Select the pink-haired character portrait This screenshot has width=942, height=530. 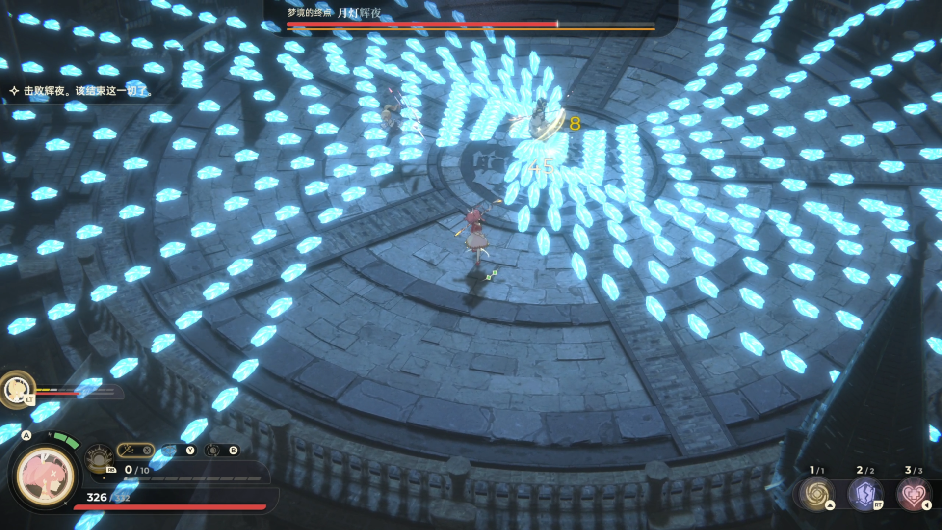(45, 473)
